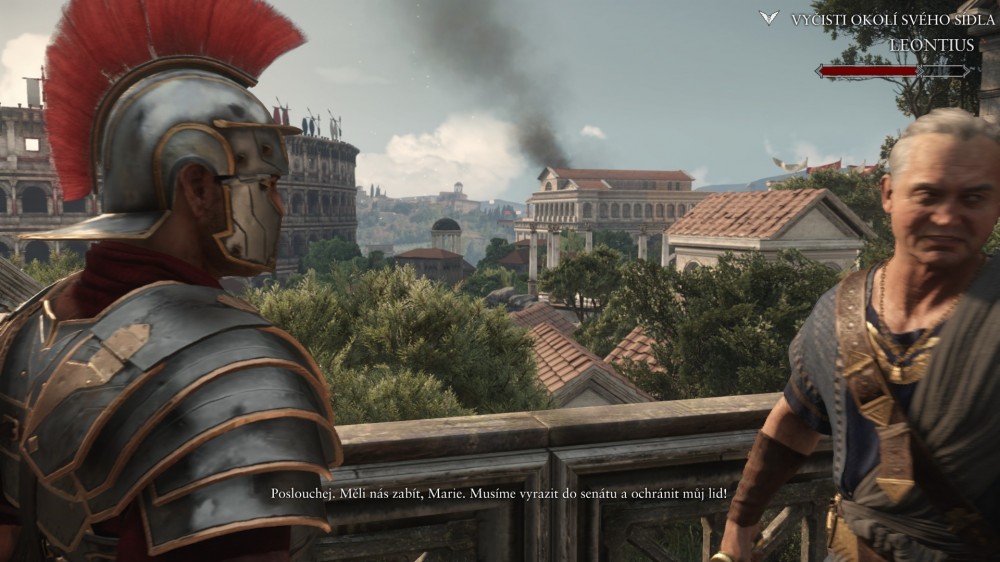Click the objective marker icon beside the quest text

(x=769, y=18)
